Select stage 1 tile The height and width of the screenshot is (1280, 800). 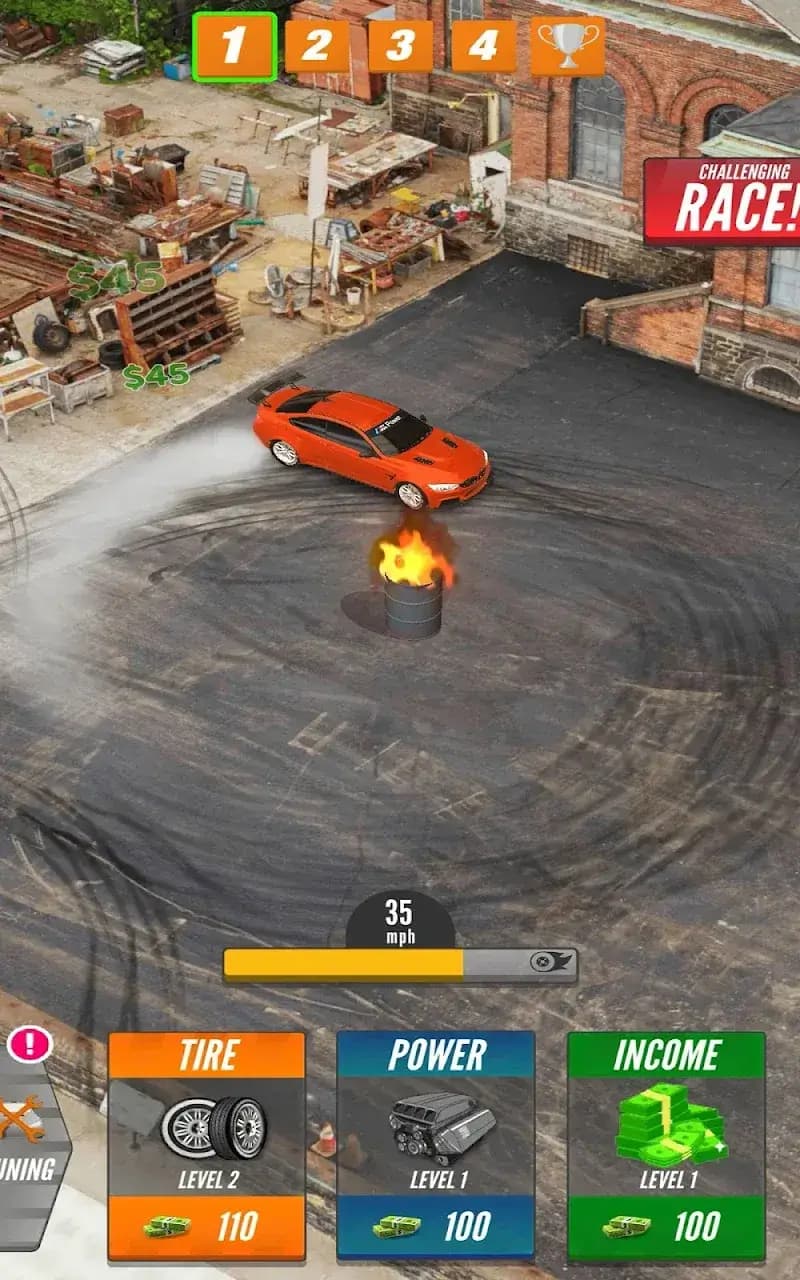[x=234, y=46]
